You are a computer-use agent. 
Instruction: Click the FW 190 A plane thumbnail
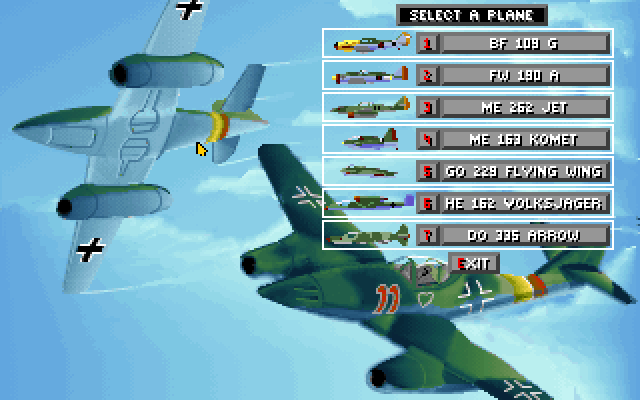[x=370, y=75]
